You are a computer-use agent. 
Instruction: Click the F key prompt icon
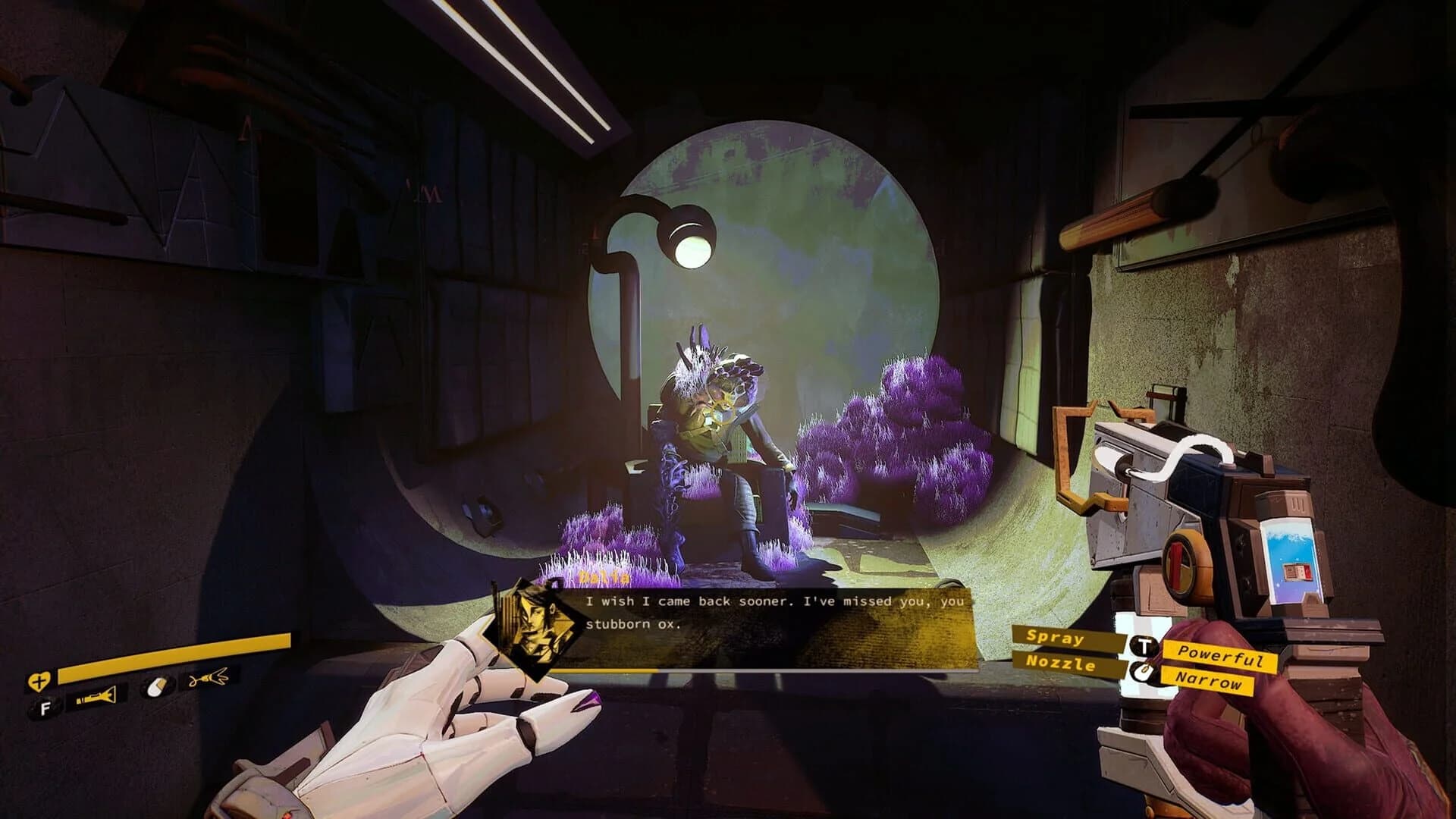45,708
